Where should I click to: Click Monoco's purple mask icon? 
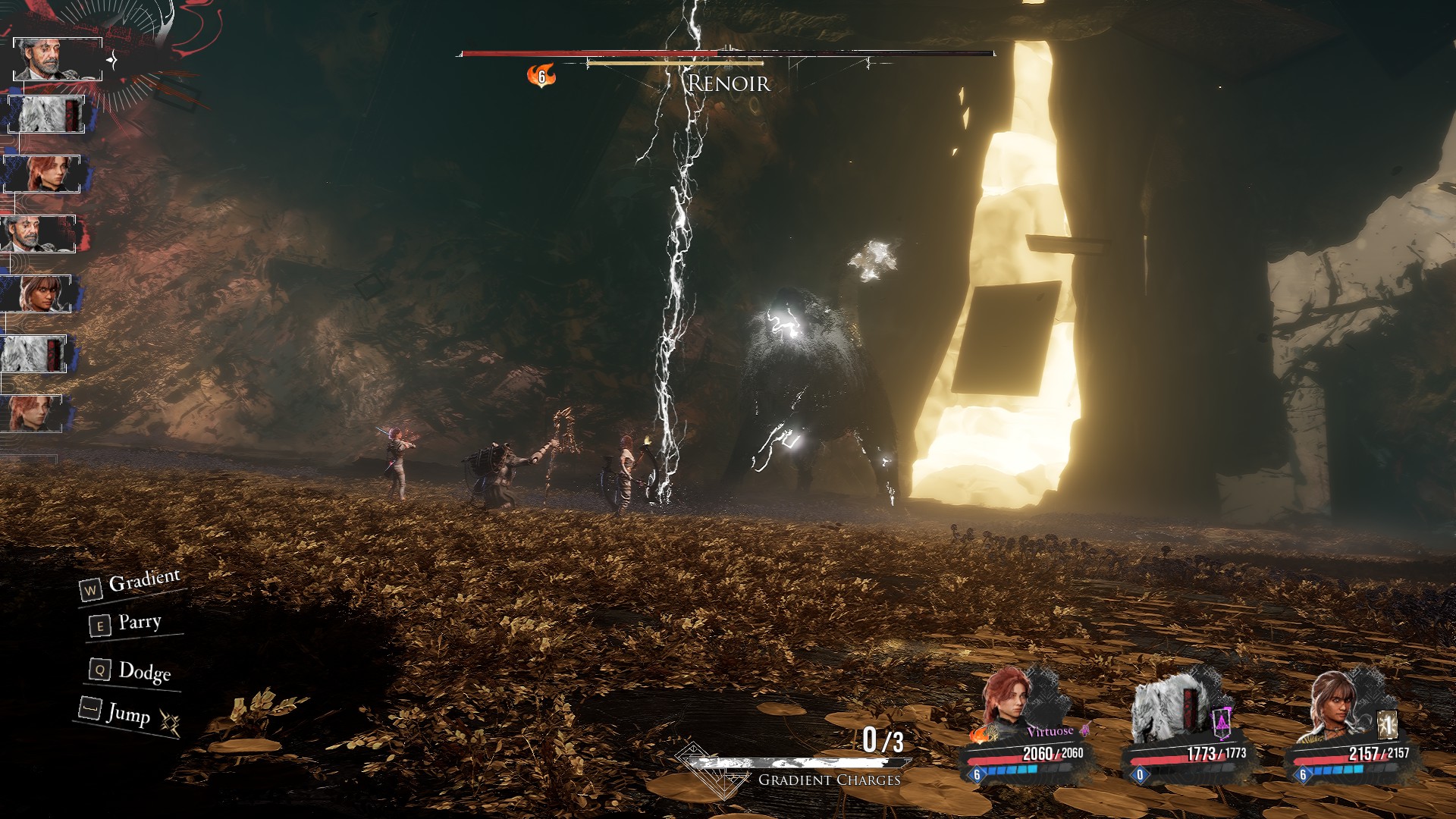click(x=1222, y=723)
